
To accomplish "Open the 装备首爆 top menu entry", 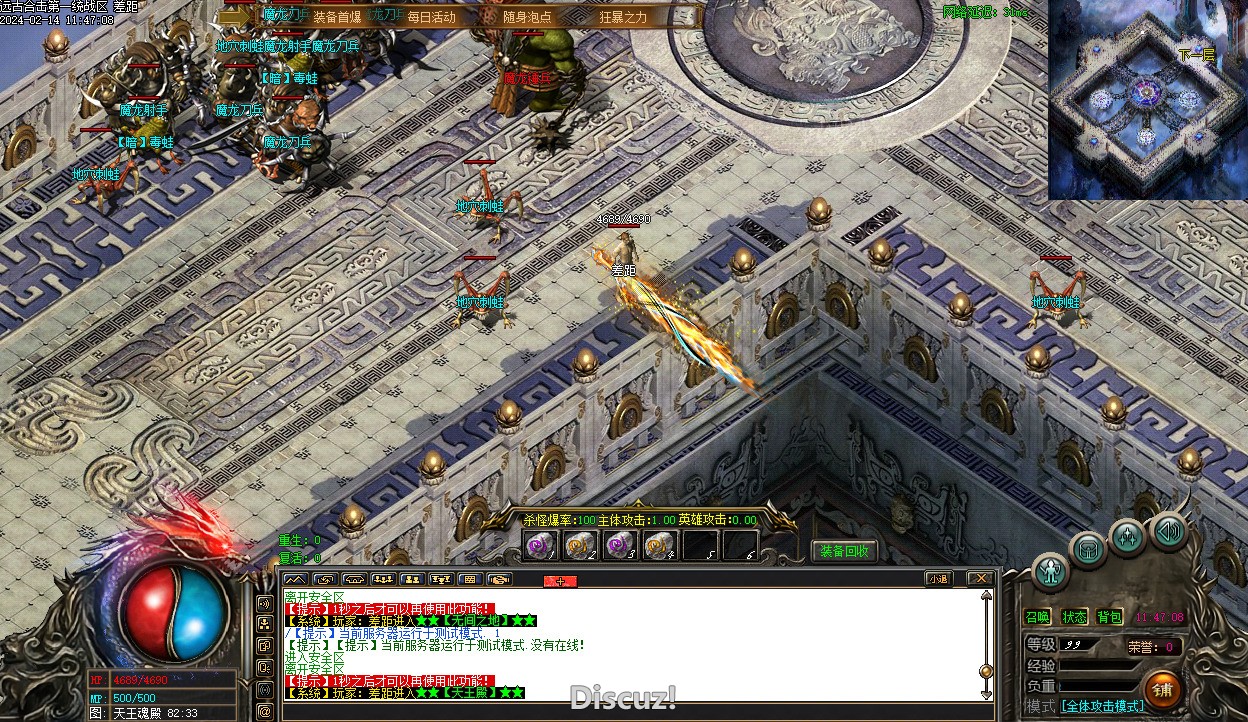I will coord(337,16).
